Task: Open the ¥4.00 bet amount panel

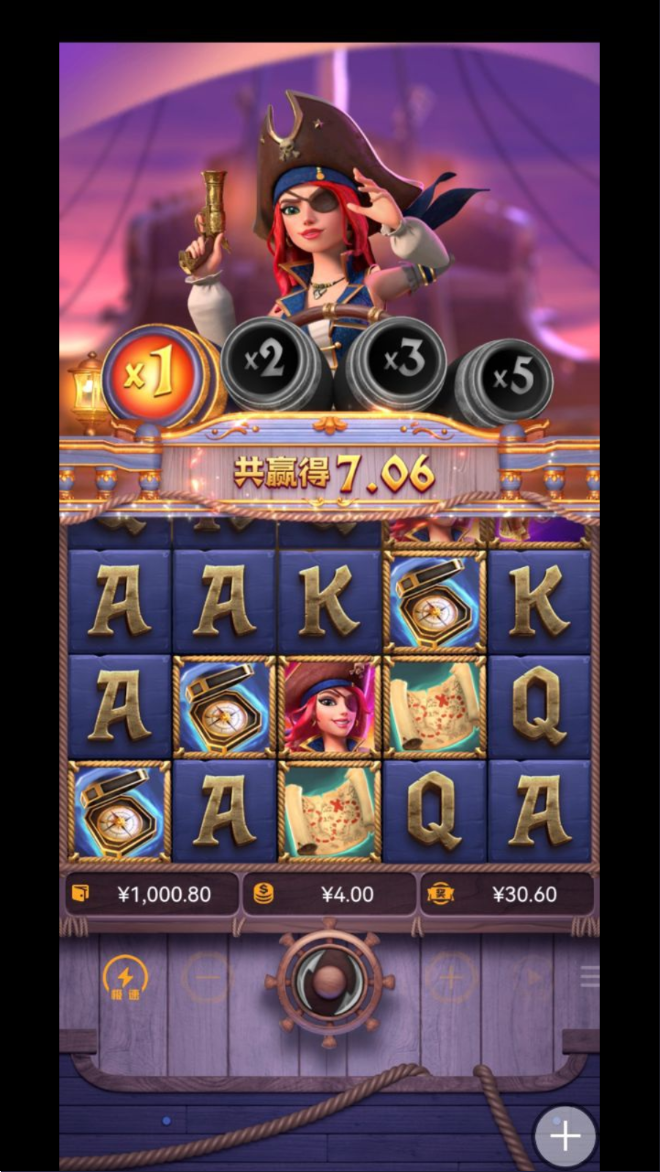Action: [329, 894]
